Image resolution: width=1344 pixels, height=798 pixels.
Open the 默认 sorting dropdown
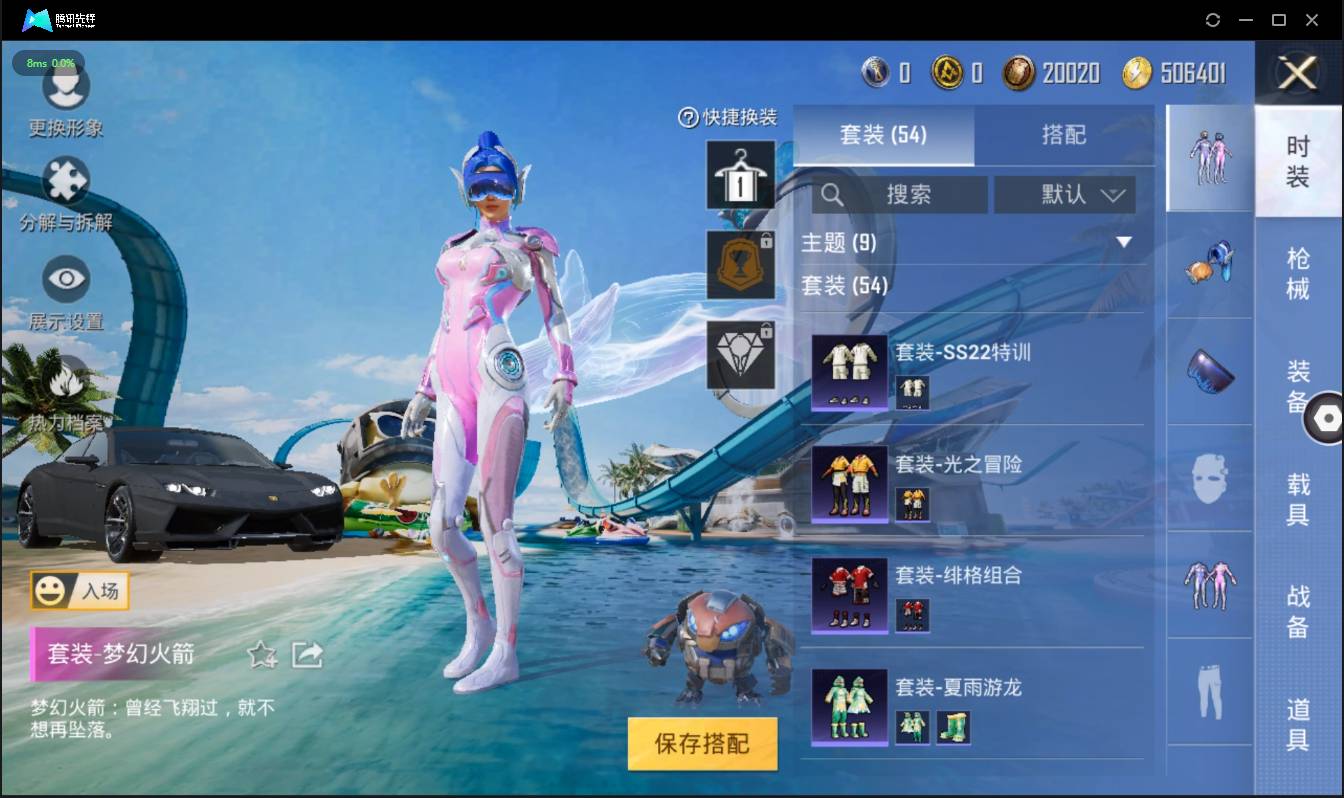click(x=1064, y=194)
